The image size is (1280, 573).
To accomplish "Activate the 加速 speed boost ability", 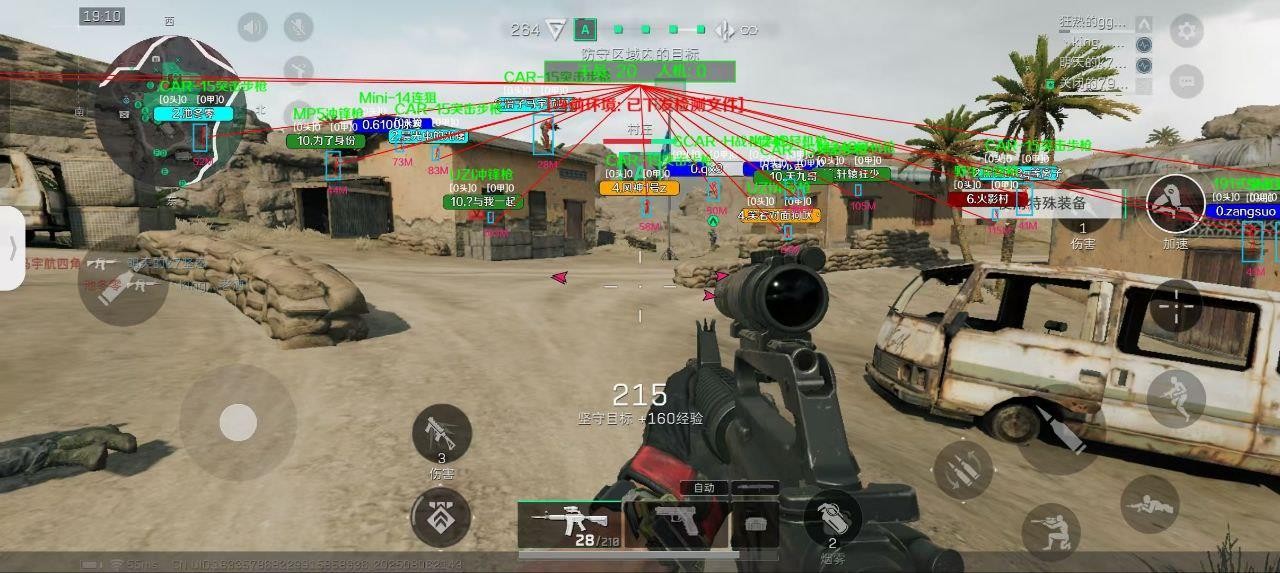I will click(x=1175, y=204).
